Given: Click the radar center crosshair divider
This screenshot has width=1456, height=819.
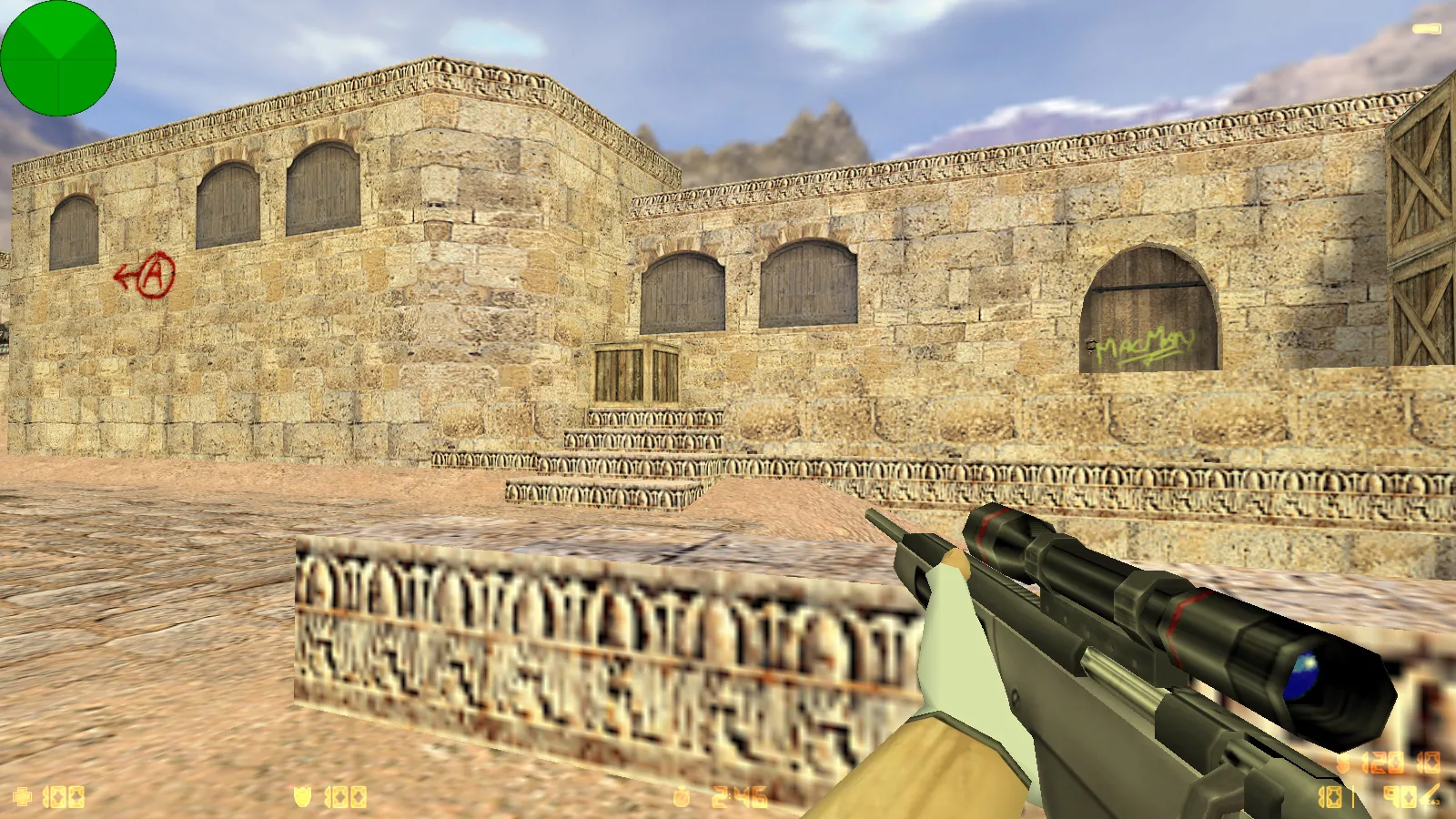Looking at the screenshot, I should point(58,57).
